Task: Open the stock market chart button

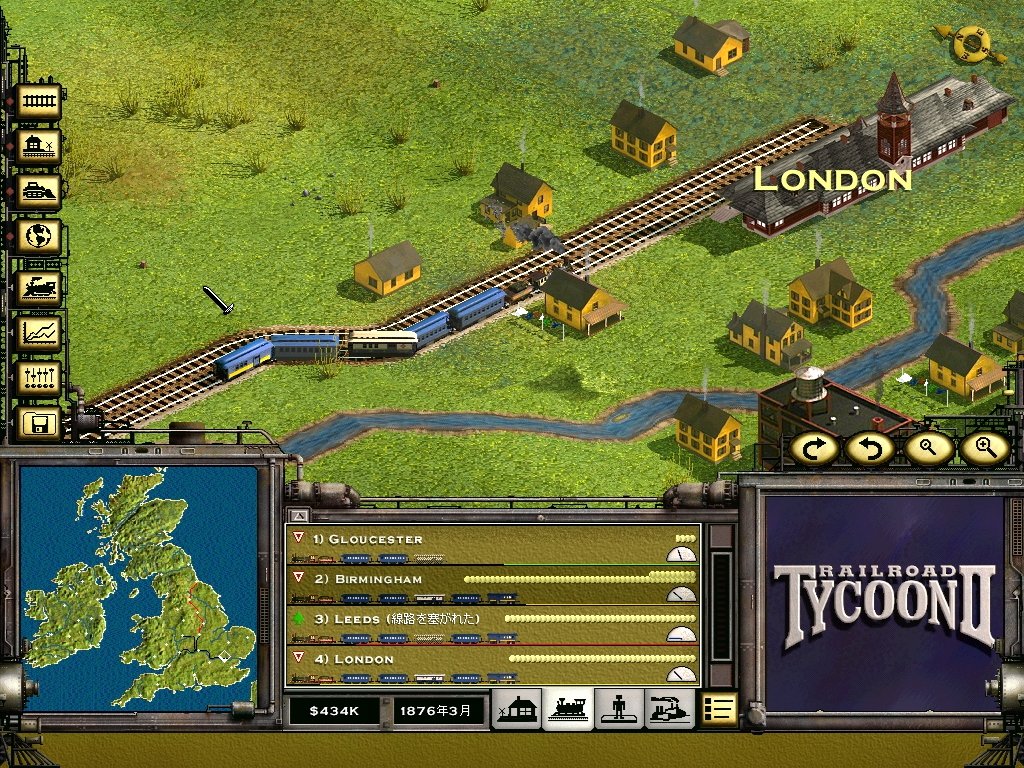Action: click(x=38, y=331)
